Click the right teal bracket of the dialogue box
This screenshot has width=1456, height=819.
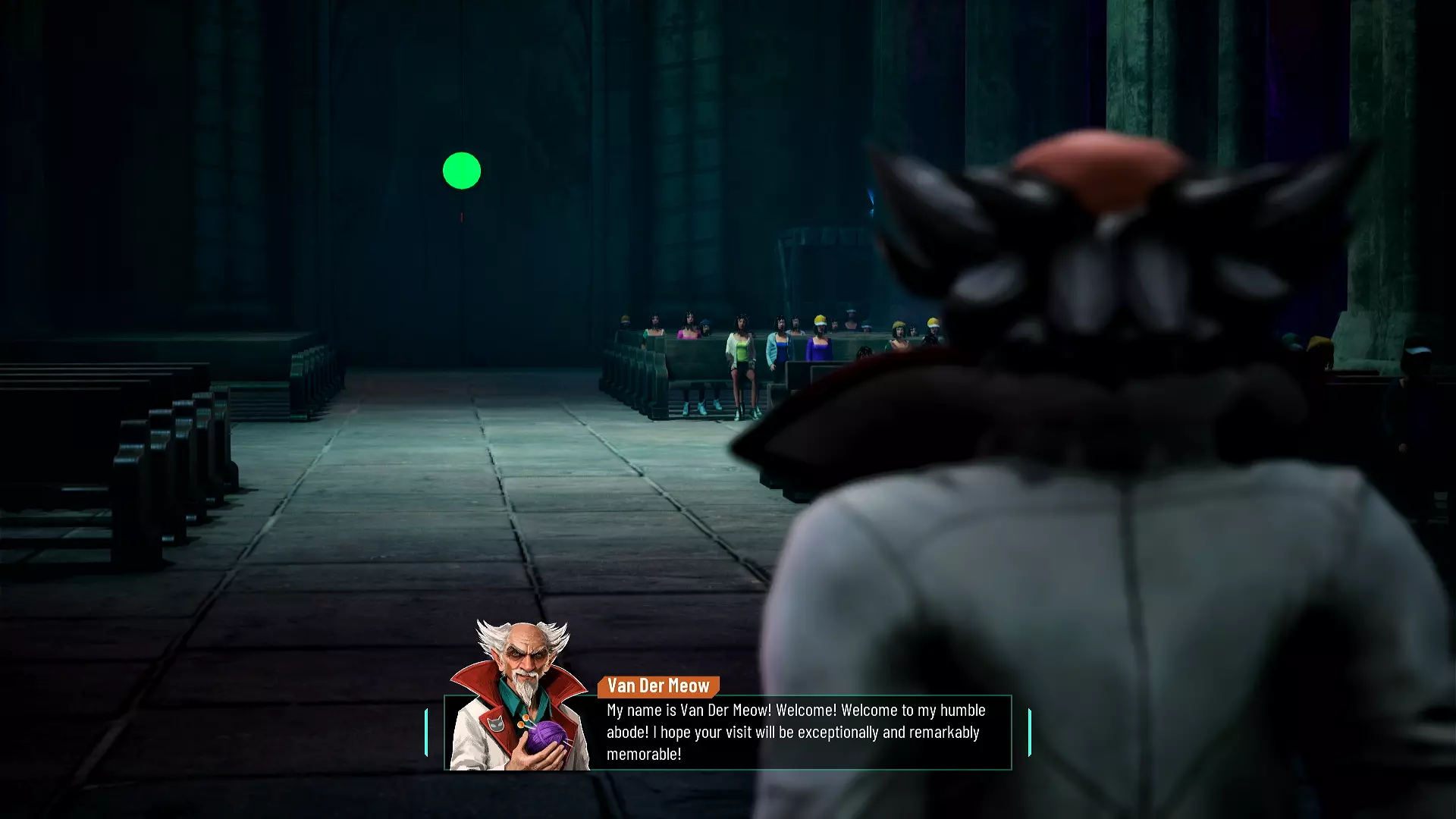point(1028,732)
